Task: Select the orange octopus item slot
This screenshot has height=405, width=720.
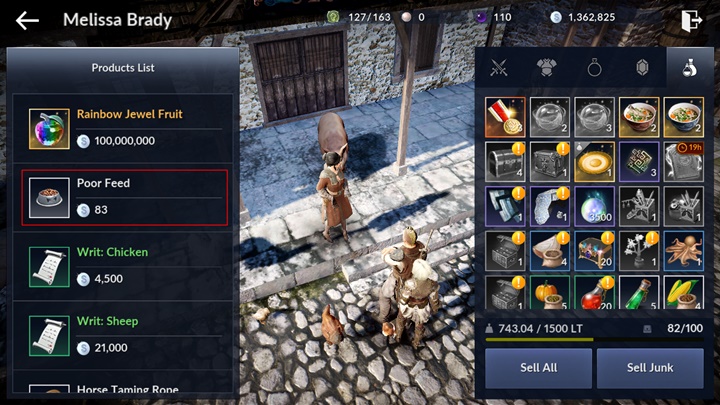Action: (684, 251)
